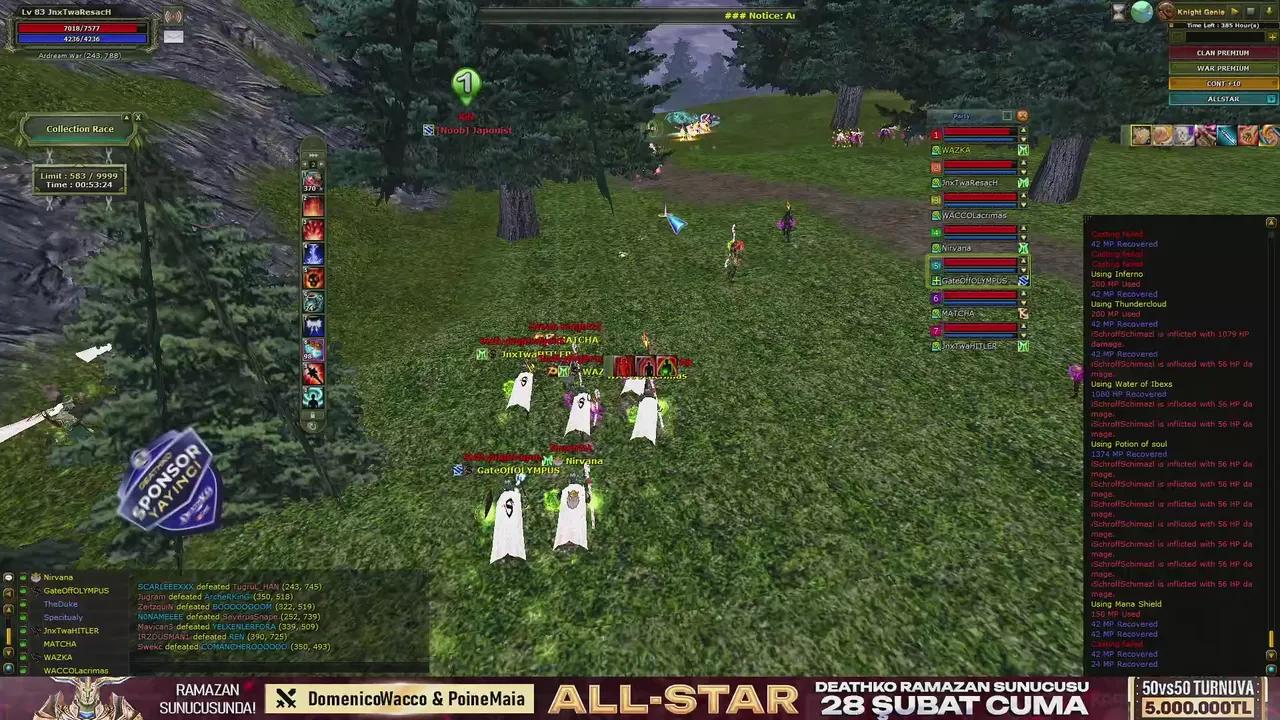Screen dimensions: 1280x720
Task: Select the Inferno skill icon in slot 2
Action: coord(312,206)
